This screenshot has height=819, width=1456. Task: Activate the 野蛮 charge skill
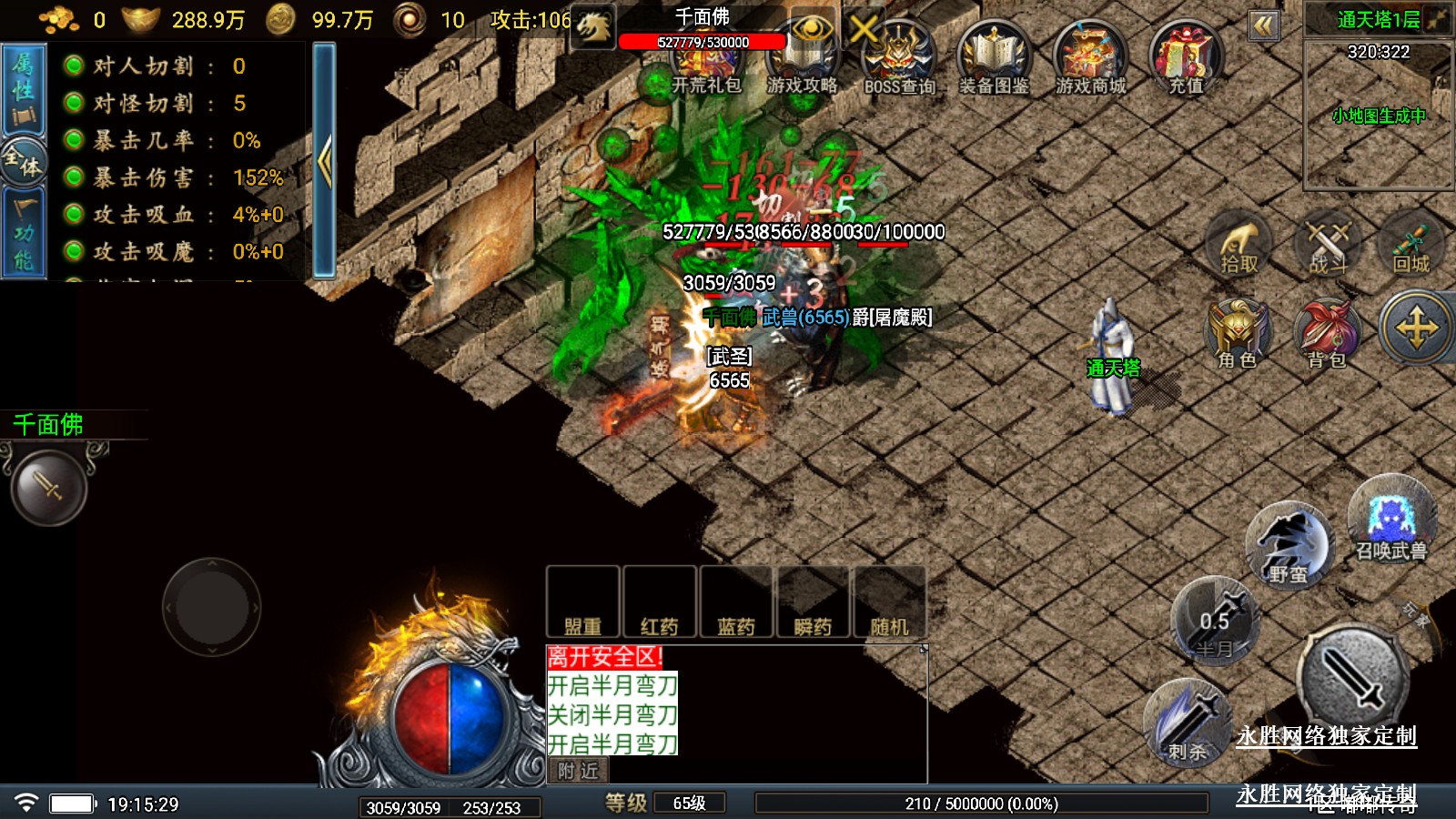(1288, 546)
